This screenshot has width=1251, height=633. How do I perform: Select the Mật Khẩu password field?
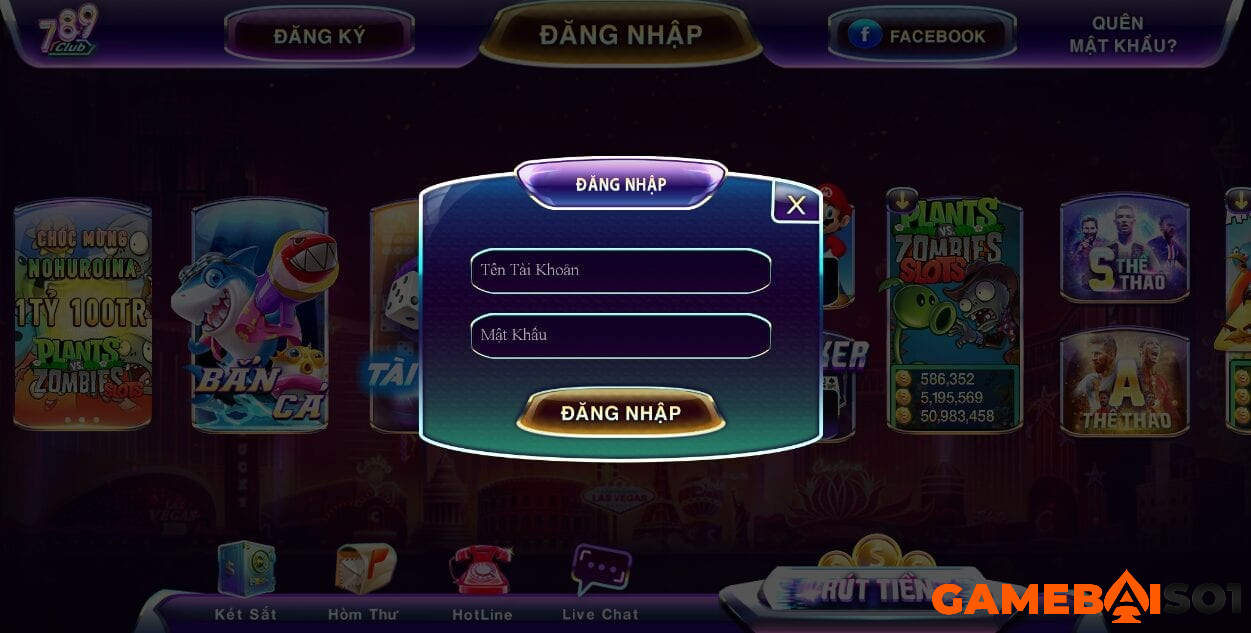coord(620,336)
